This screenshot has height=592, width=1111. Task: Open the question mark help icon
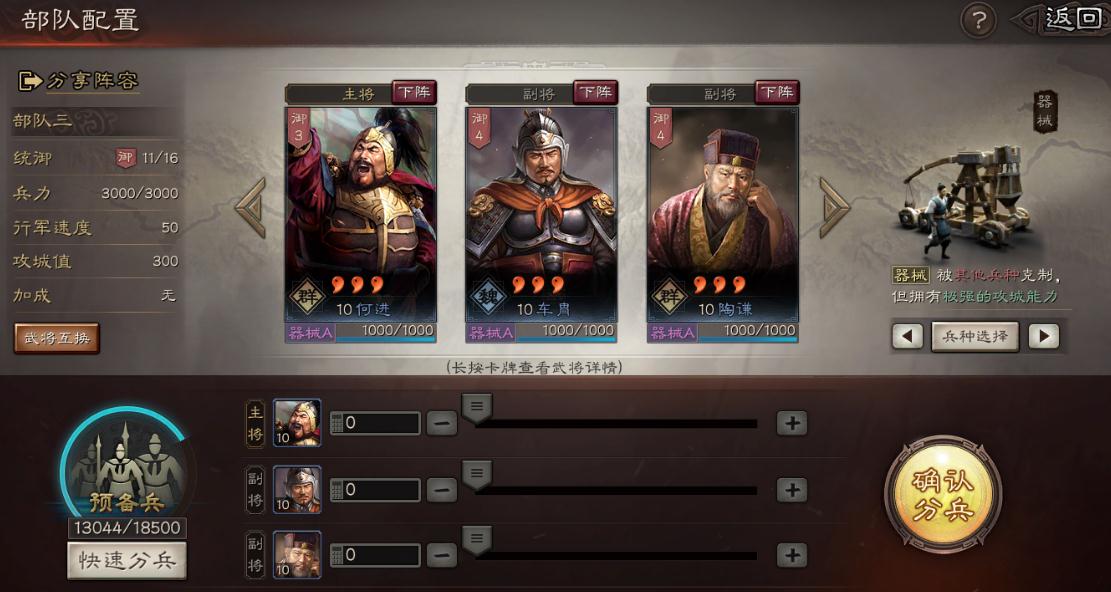(x=979, y=20)
